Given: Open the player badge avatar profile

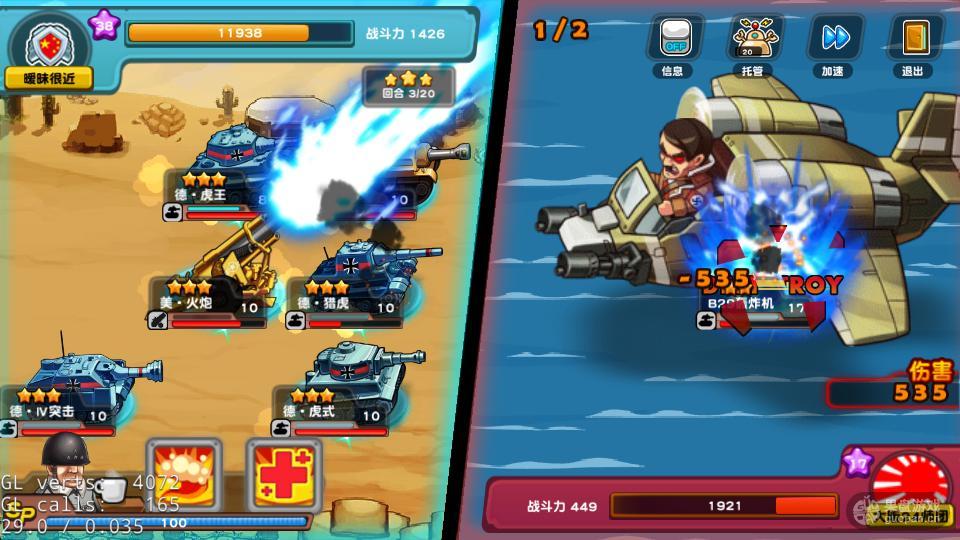Looking at the screenshot, I should coord(47,44).
